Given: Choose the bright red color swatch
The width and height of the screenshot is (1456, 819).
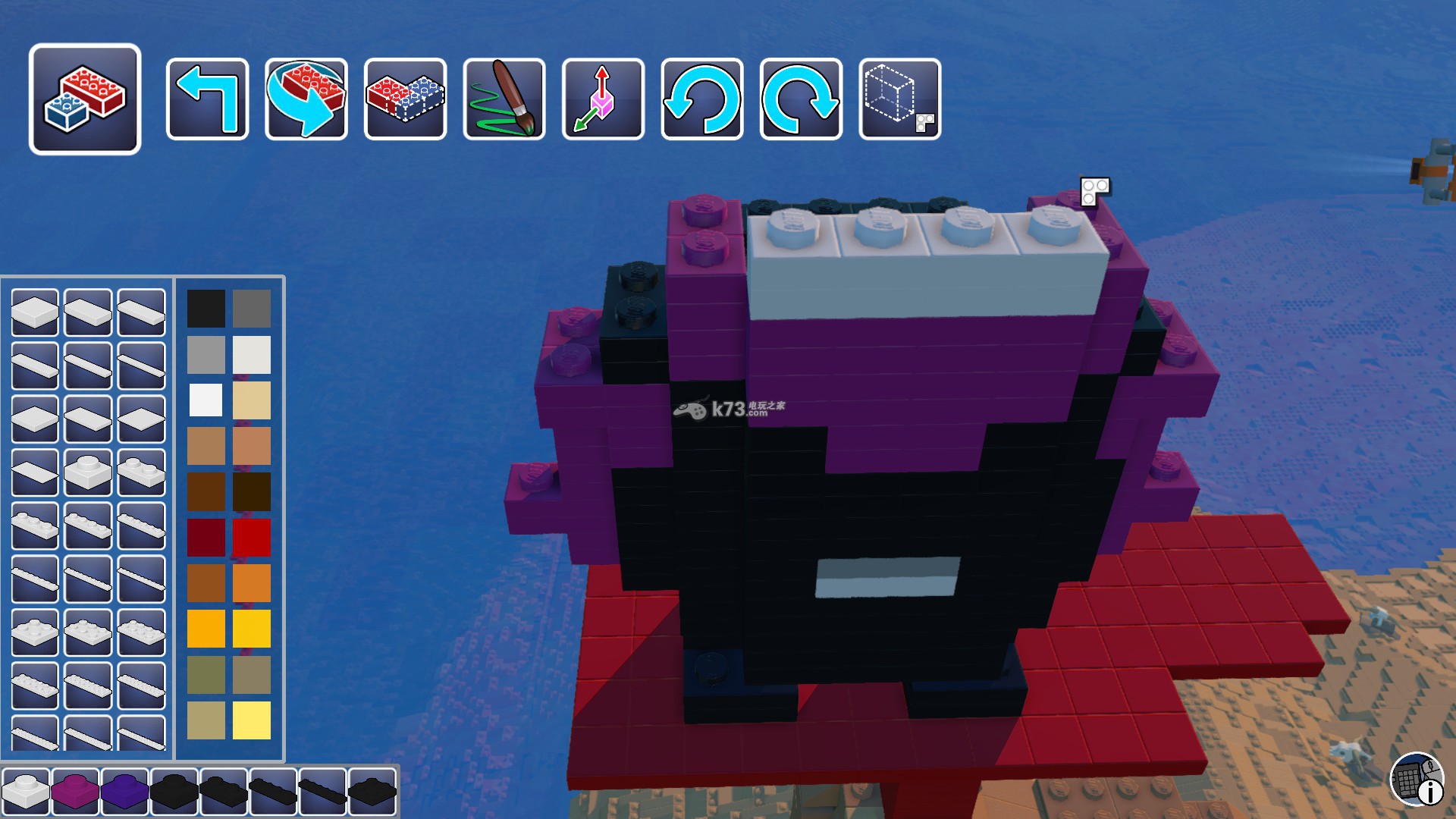Looking at the screenshot, I should 252,538.
